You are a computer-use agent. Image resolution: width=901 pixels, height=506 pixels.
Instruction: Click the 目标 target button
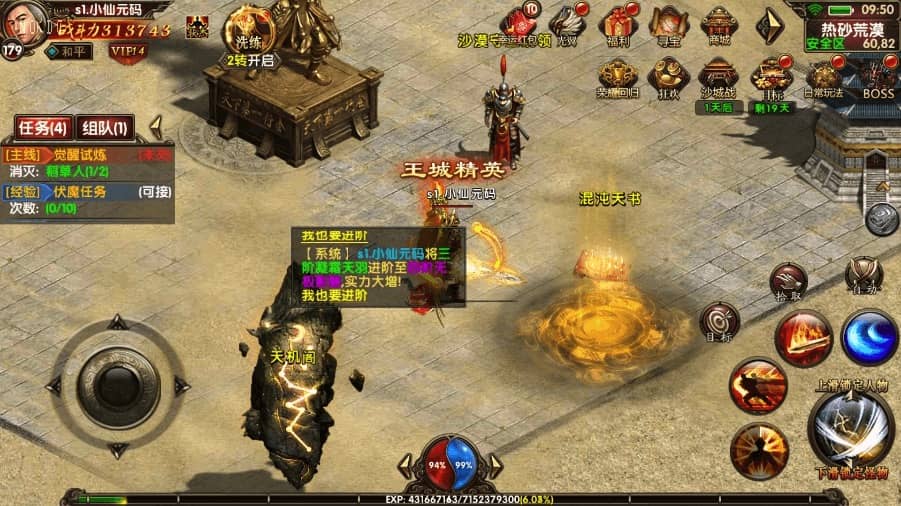719,322
